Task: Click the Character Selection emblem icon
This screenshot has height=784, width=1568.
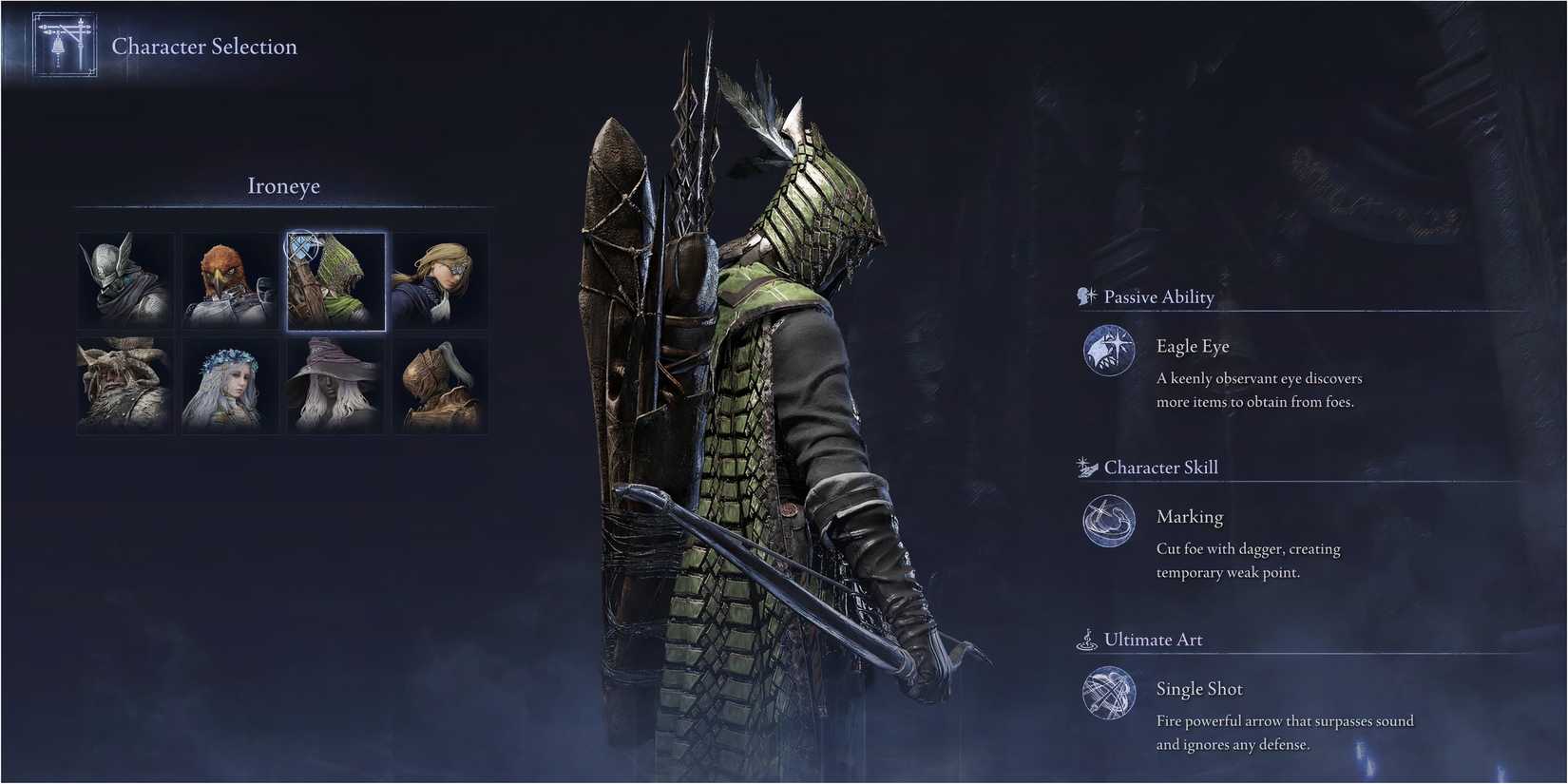Action: (63, 45)
